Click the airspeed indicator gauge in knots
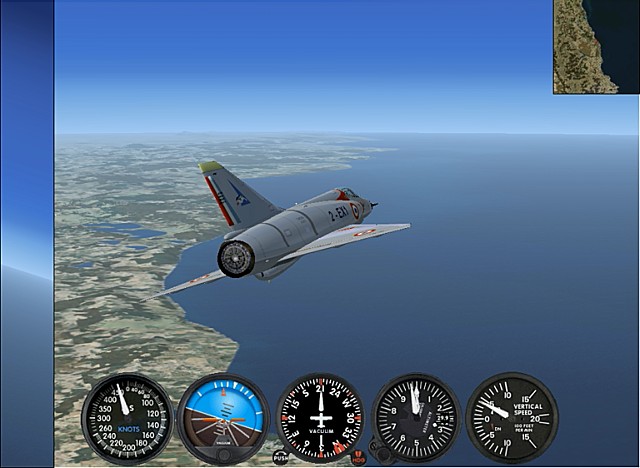This screenshot has width=640, height=468. click(x=127, y=417)
